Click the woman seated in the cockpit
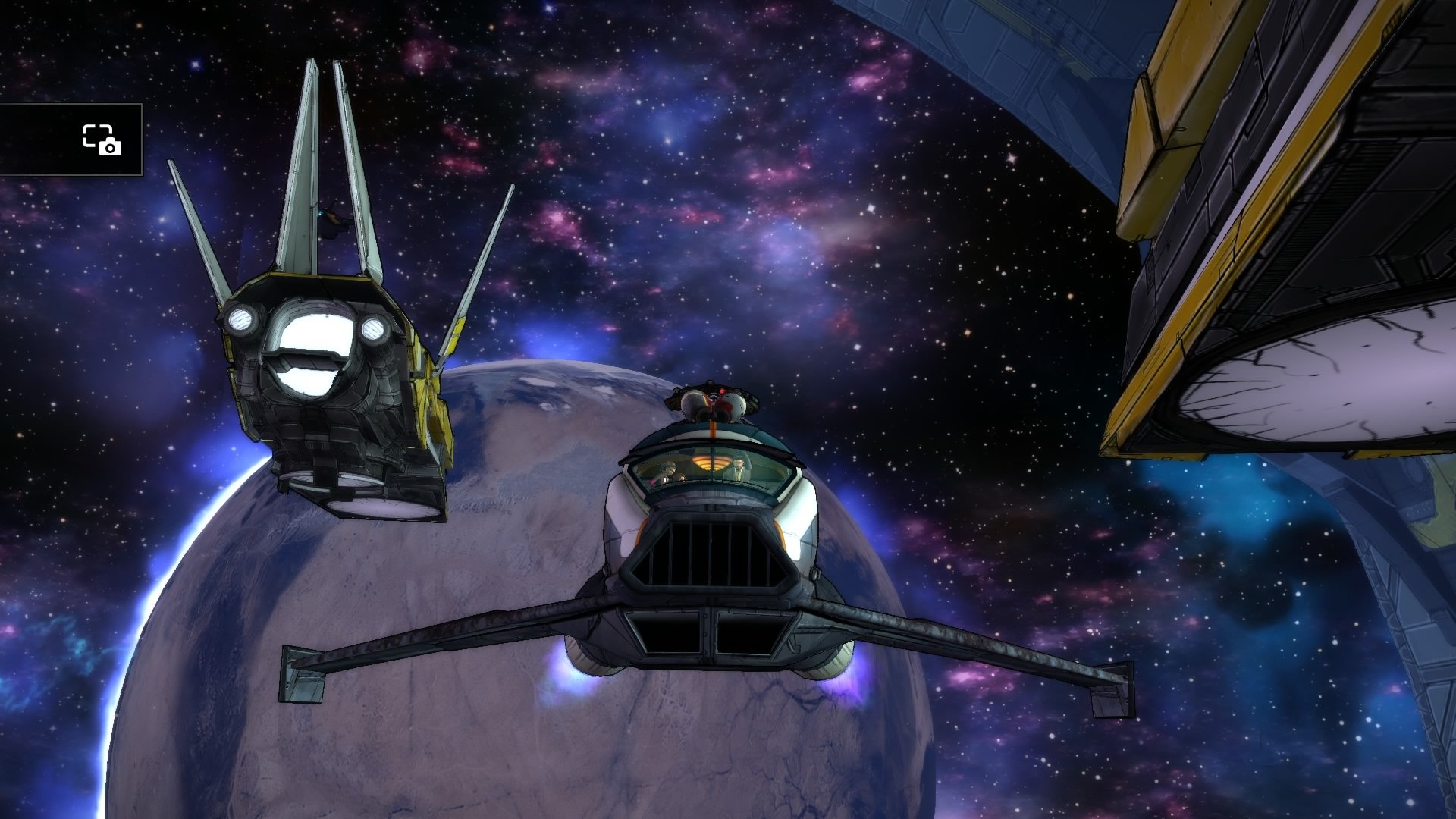The height and width of the screenshot is (819, 1456). (668, 470)
